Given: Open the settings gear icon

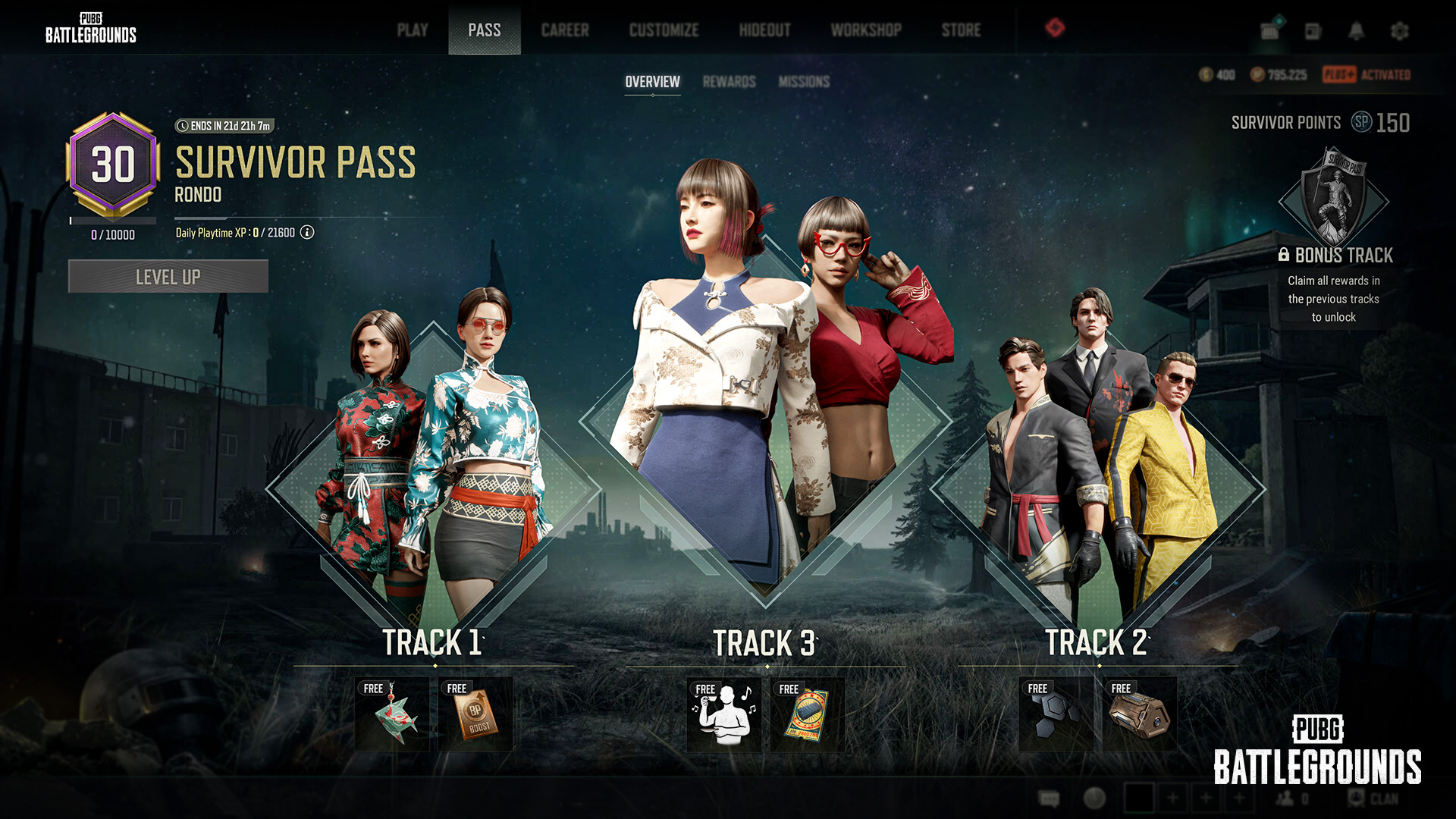Looking at the screenshot, I should point(1399,31).
